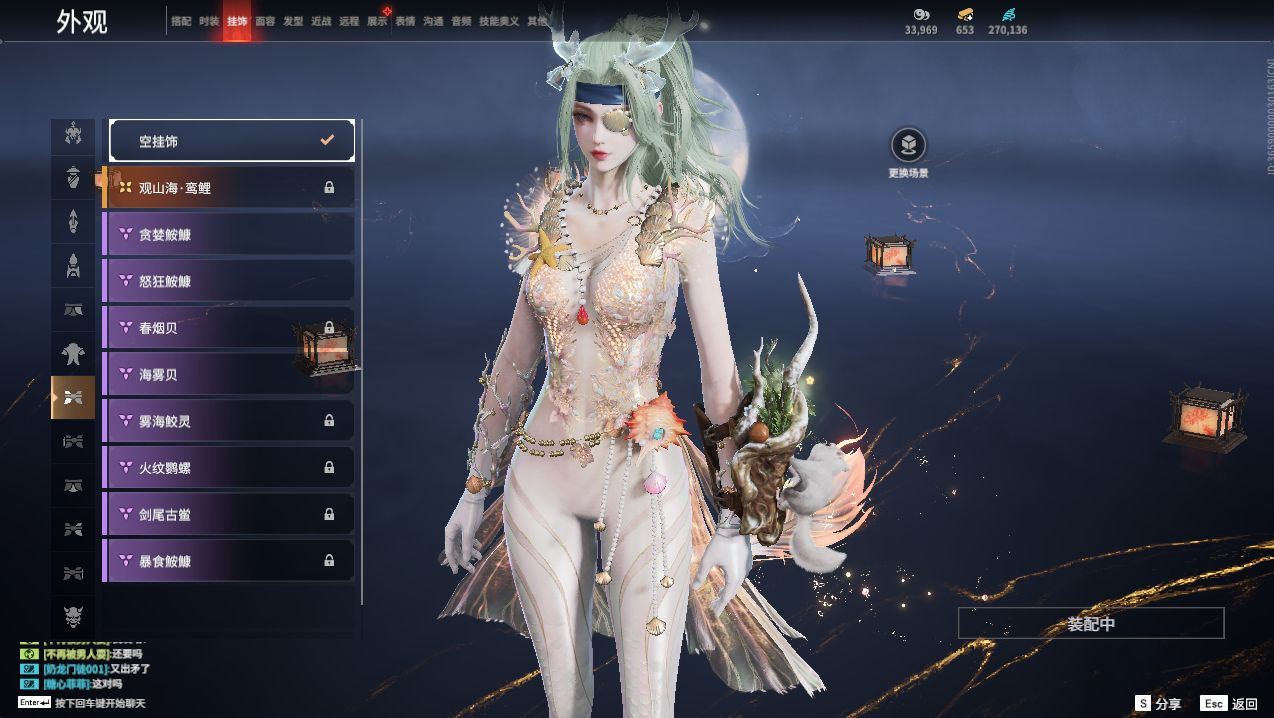This screenshot has height=718, width=1274.
Task: Switch to the 面容 face tab
Action: [x=265, y=21]
